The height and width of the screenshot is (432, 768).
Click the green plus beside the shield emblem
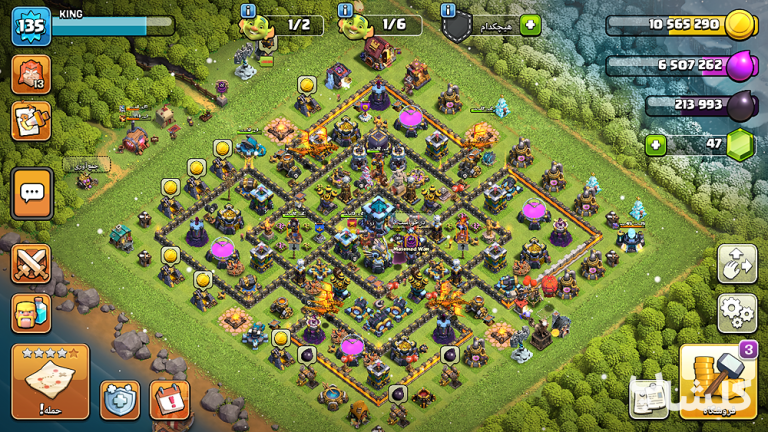(x=529, y=25)
